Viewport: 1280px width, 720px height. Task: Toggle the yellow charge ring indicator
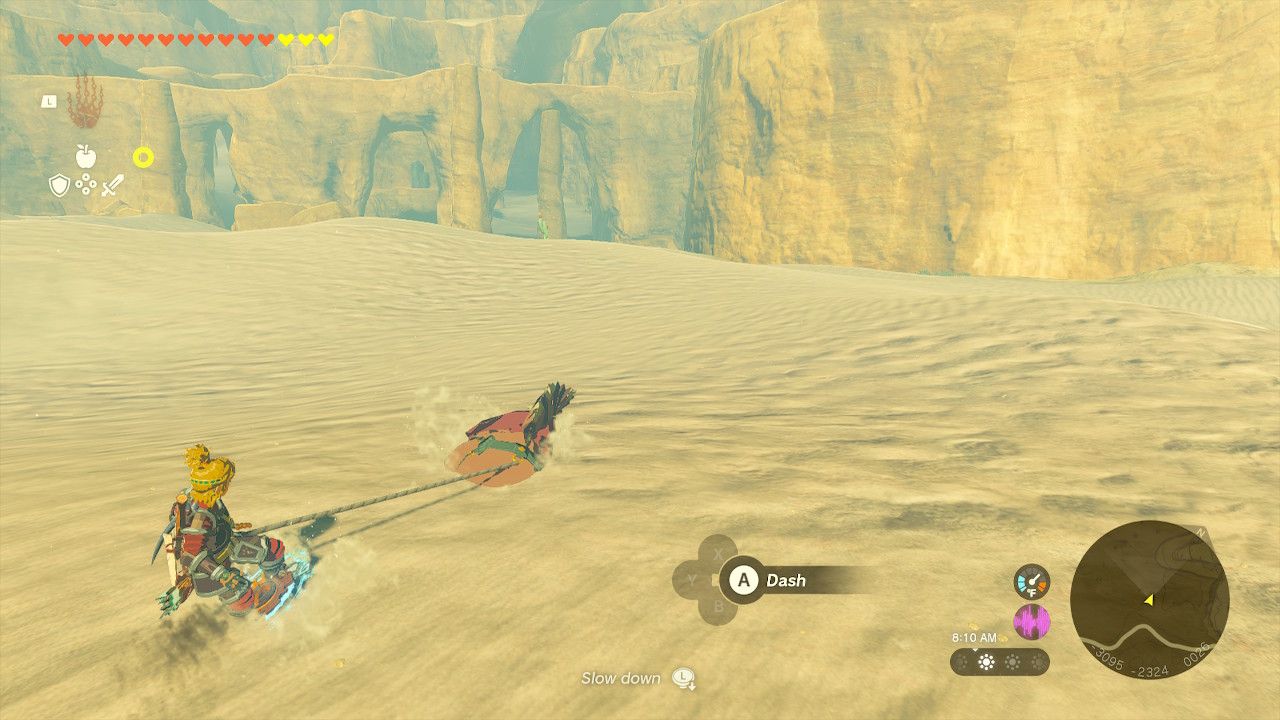tap(144, 157)
